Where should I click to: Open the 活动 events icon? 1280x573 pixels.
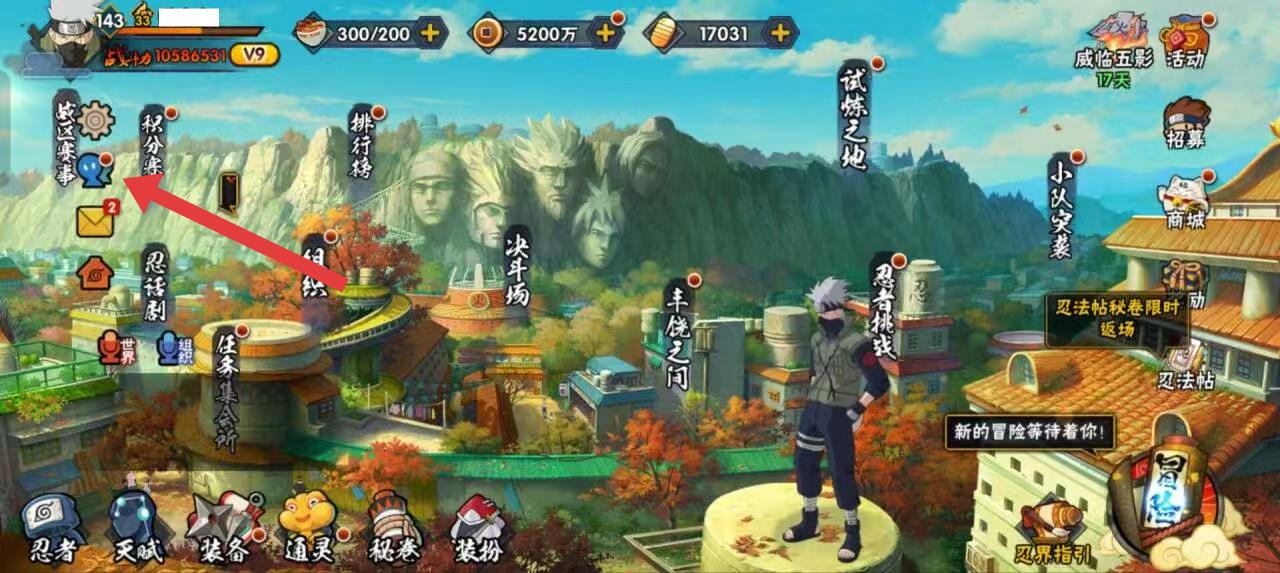pos(1186,42)
